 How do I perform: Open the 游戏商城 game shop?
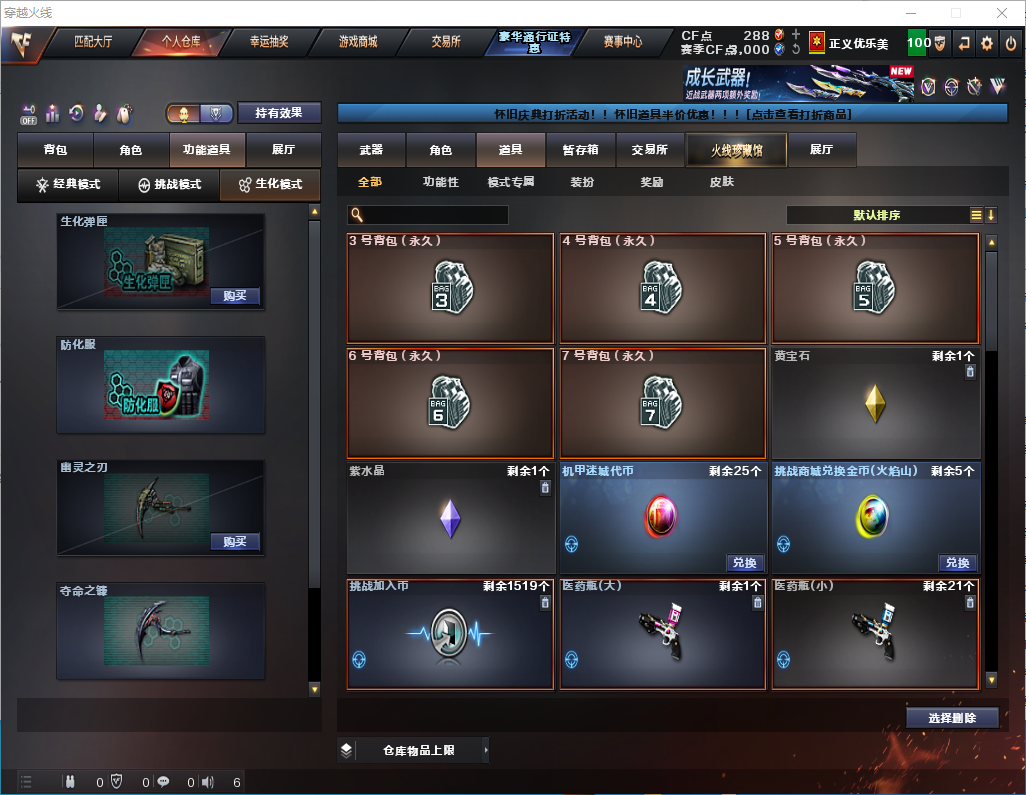358,42
